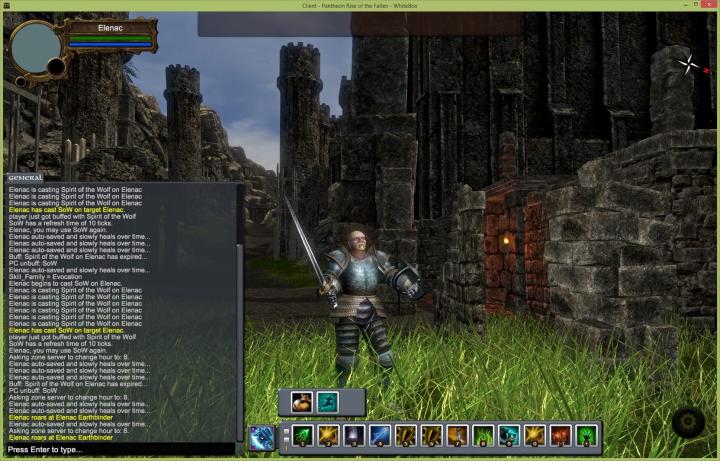The image size is (720, 461).
Task: Activate the green grass ability icon
Action: (483, 436)
